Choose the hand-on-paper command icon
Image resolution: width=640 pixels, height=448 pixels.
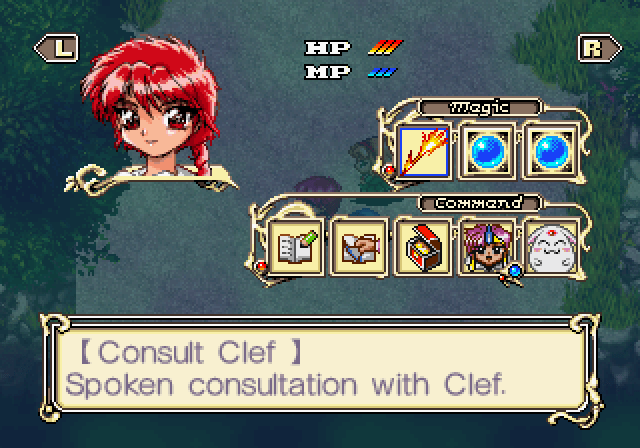(359, 245)
